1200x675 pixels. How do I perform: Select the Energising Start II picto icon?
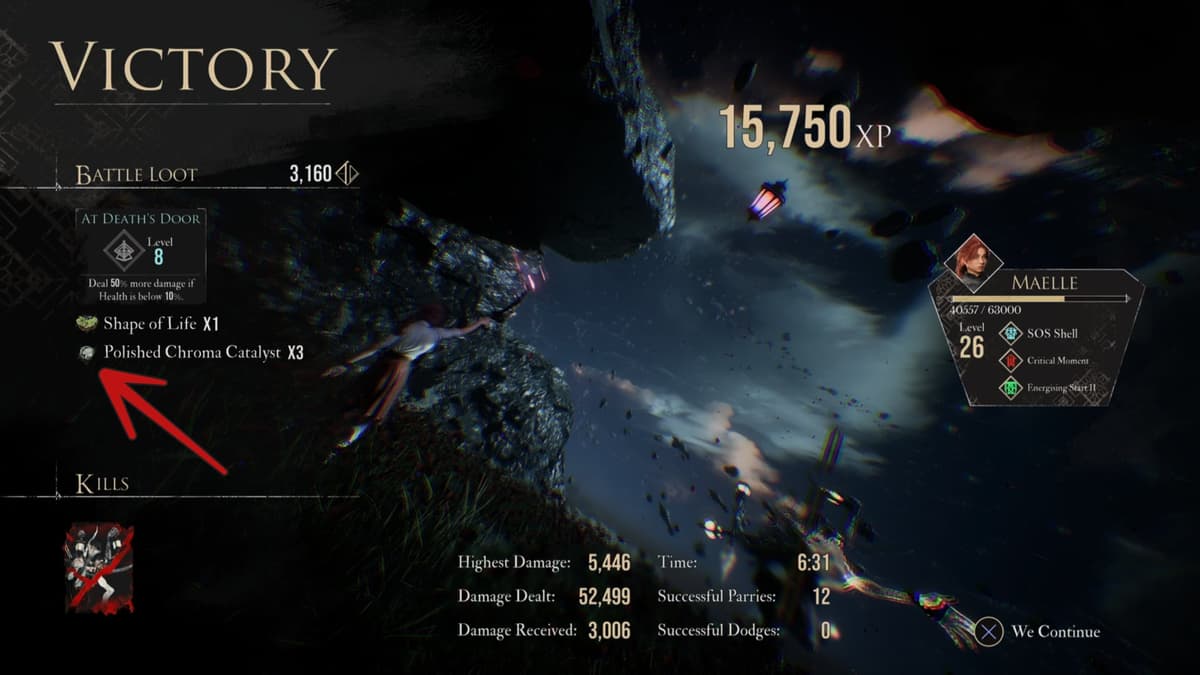[1009, 387]
